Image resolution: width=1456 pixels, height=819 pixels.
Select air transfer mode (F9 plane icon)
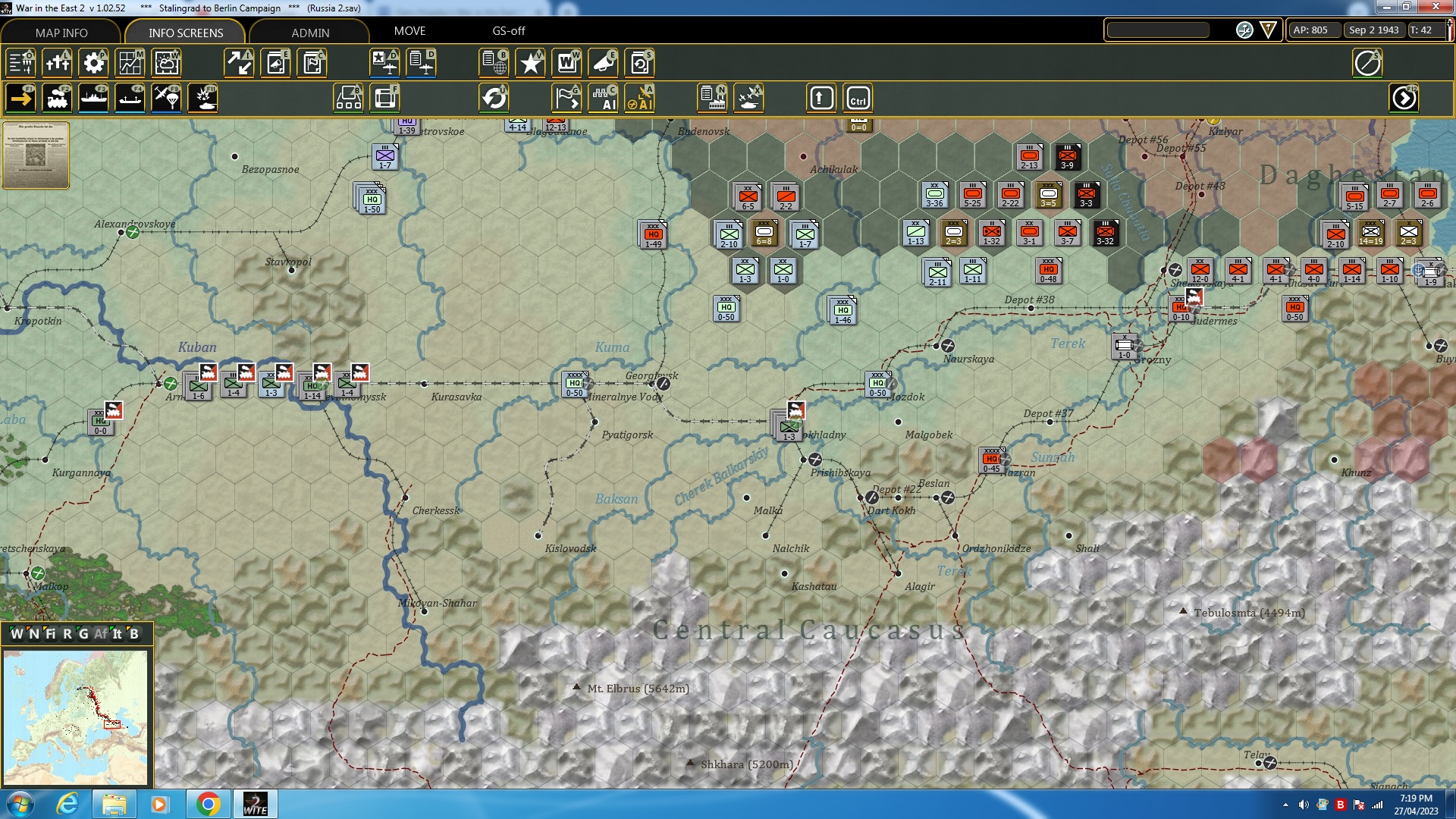tap(166, 98)
